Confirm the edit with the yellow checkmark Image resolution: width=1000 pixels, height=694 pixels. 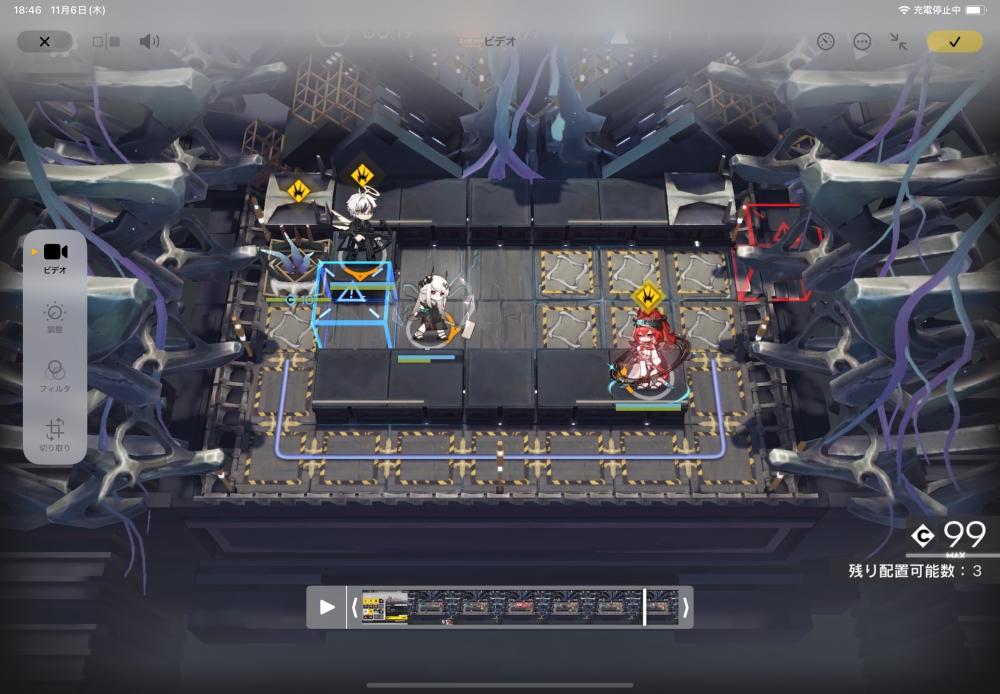tap(954, 42)
